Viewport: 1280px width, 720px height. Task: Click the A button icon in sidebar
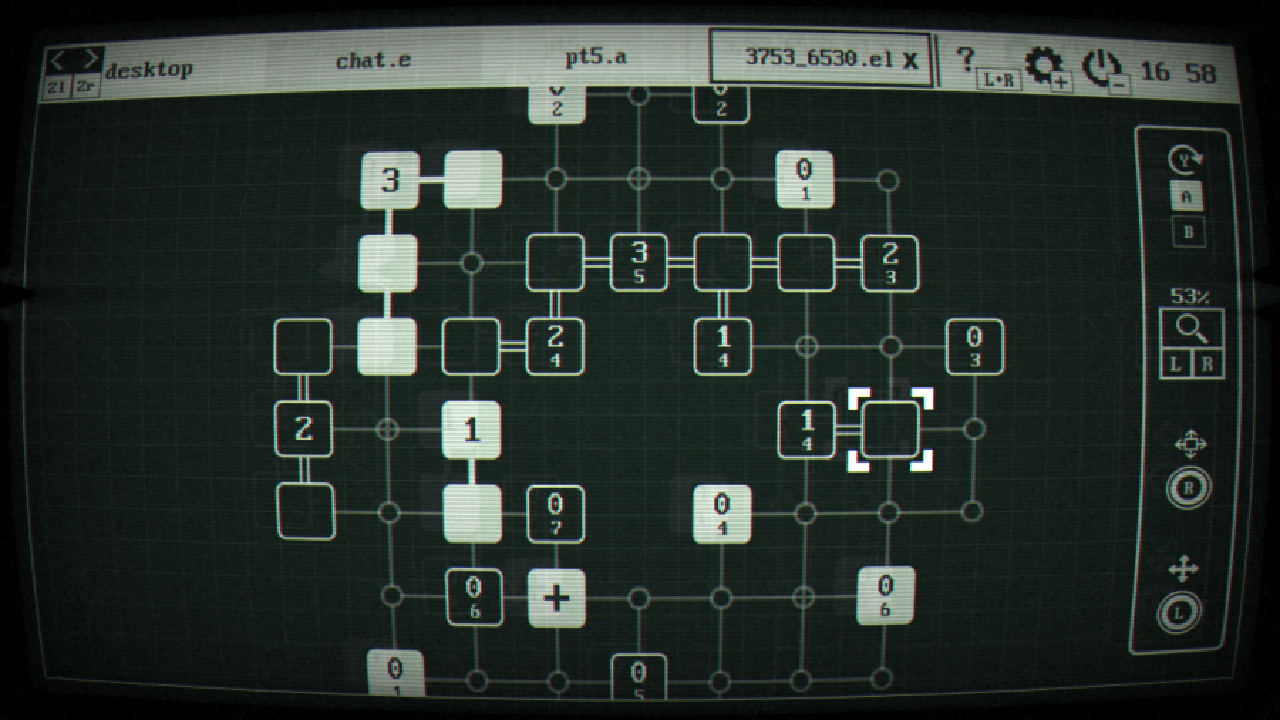click(x=1189, y=196)
